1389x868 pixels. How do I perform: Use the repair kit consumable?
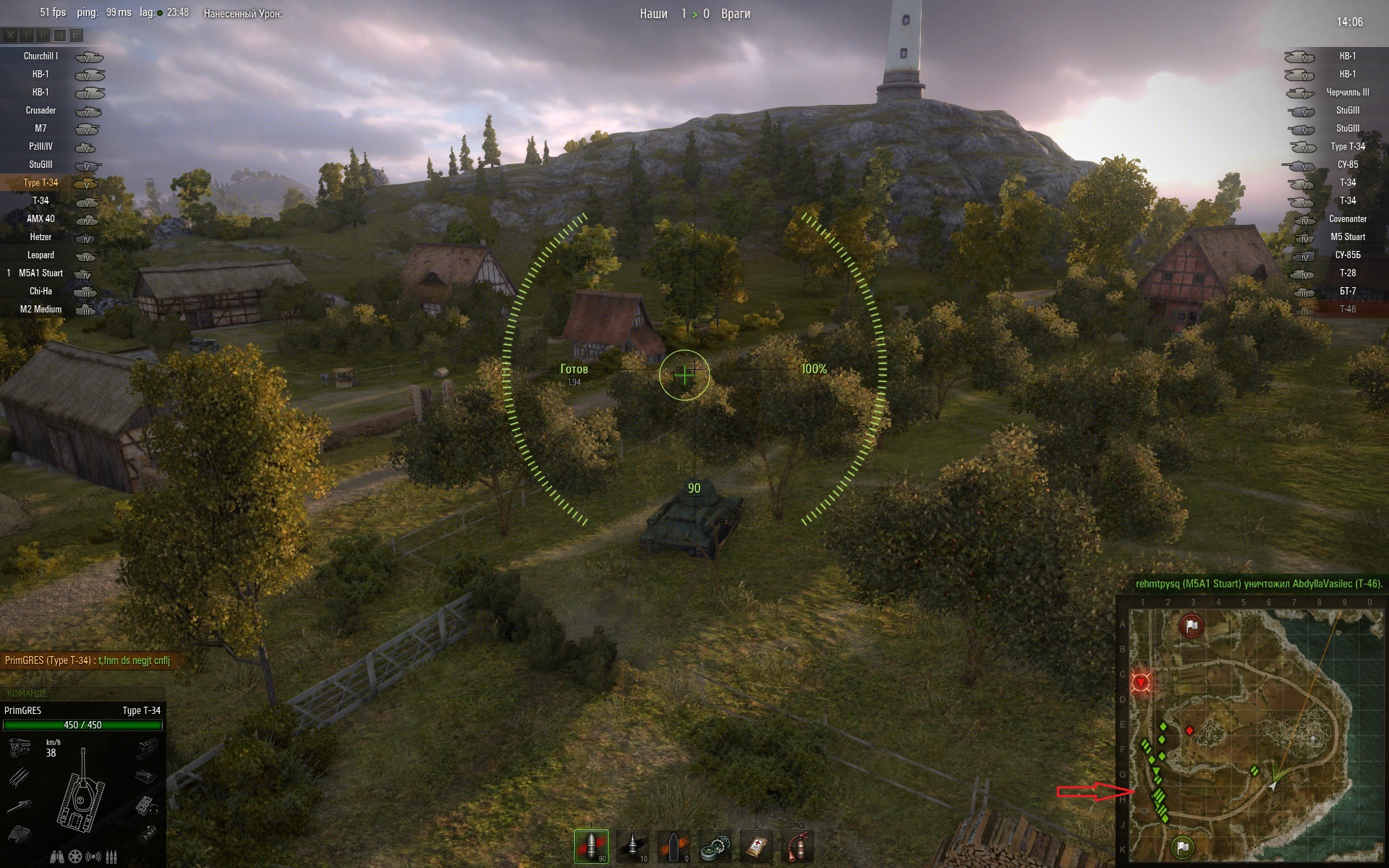point(715,846)
